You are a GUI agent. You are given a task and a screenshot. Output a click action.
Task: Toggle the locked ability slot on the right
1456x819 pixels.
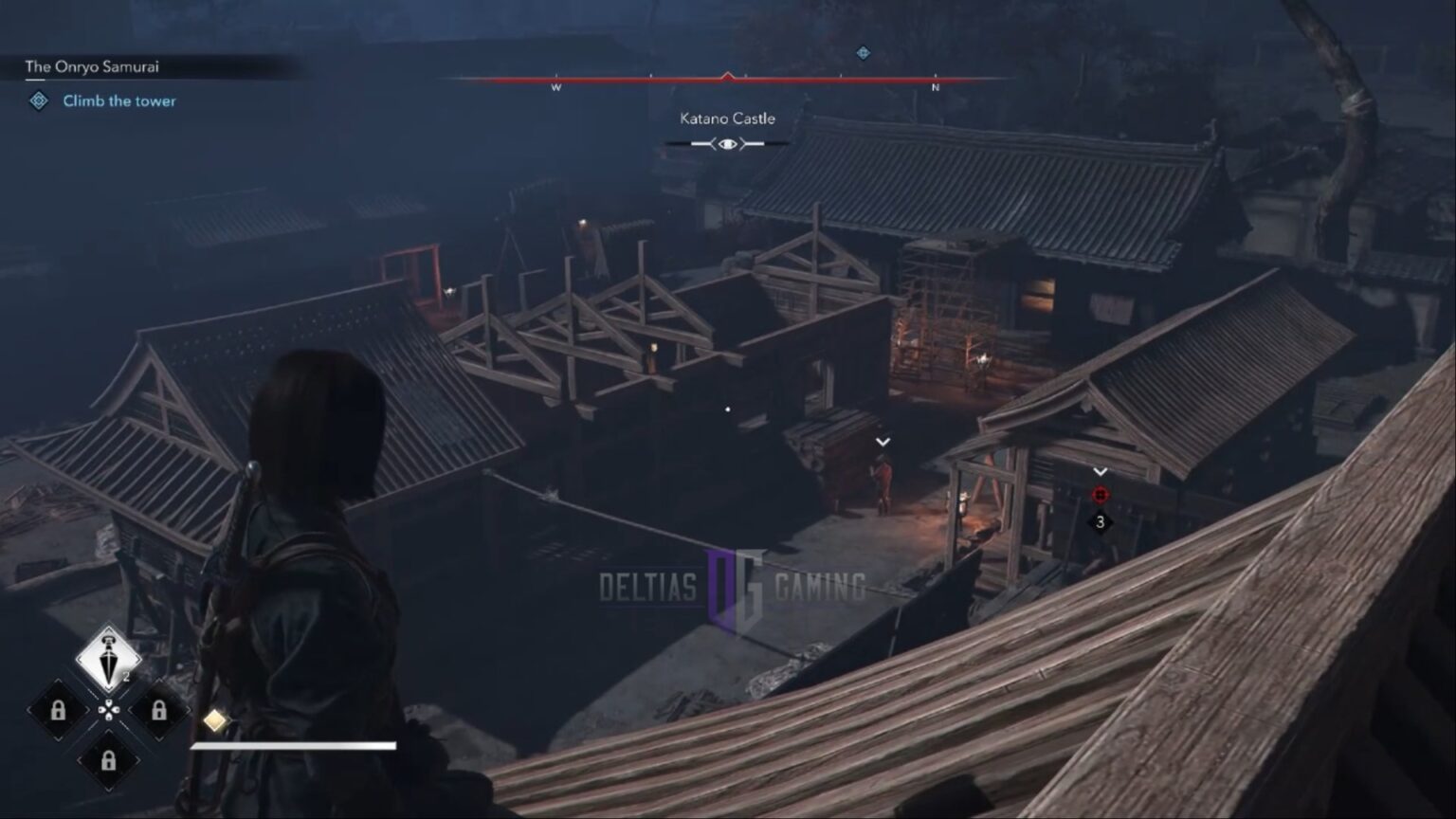[158, 709]
